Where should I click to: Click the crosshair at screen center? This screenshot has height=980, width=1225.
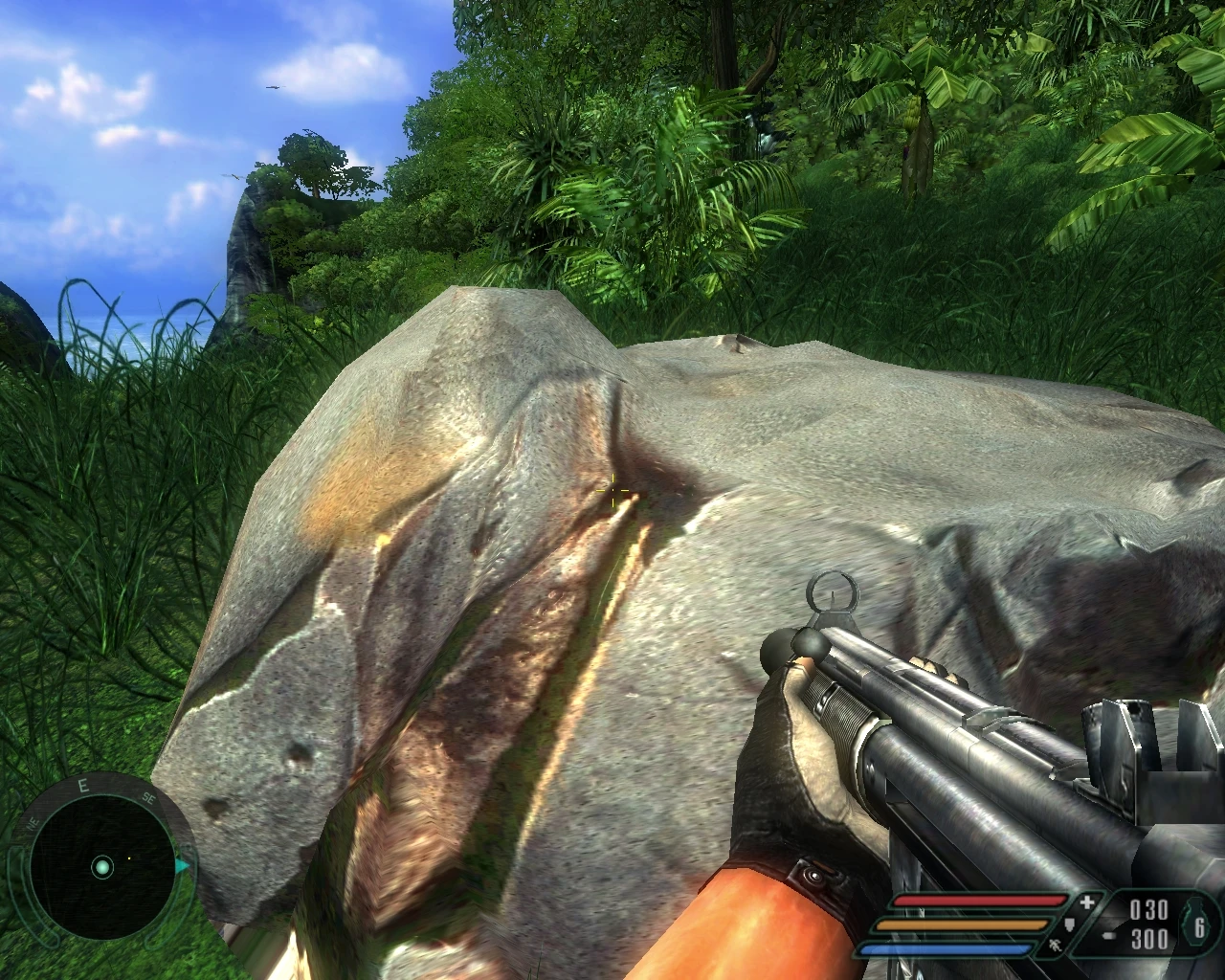[612, 490]
